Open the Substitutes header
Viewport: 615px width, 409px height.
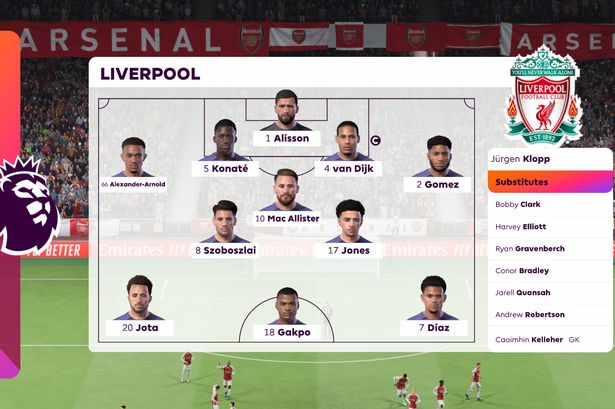pyautogui.click(x=550, y=182)
